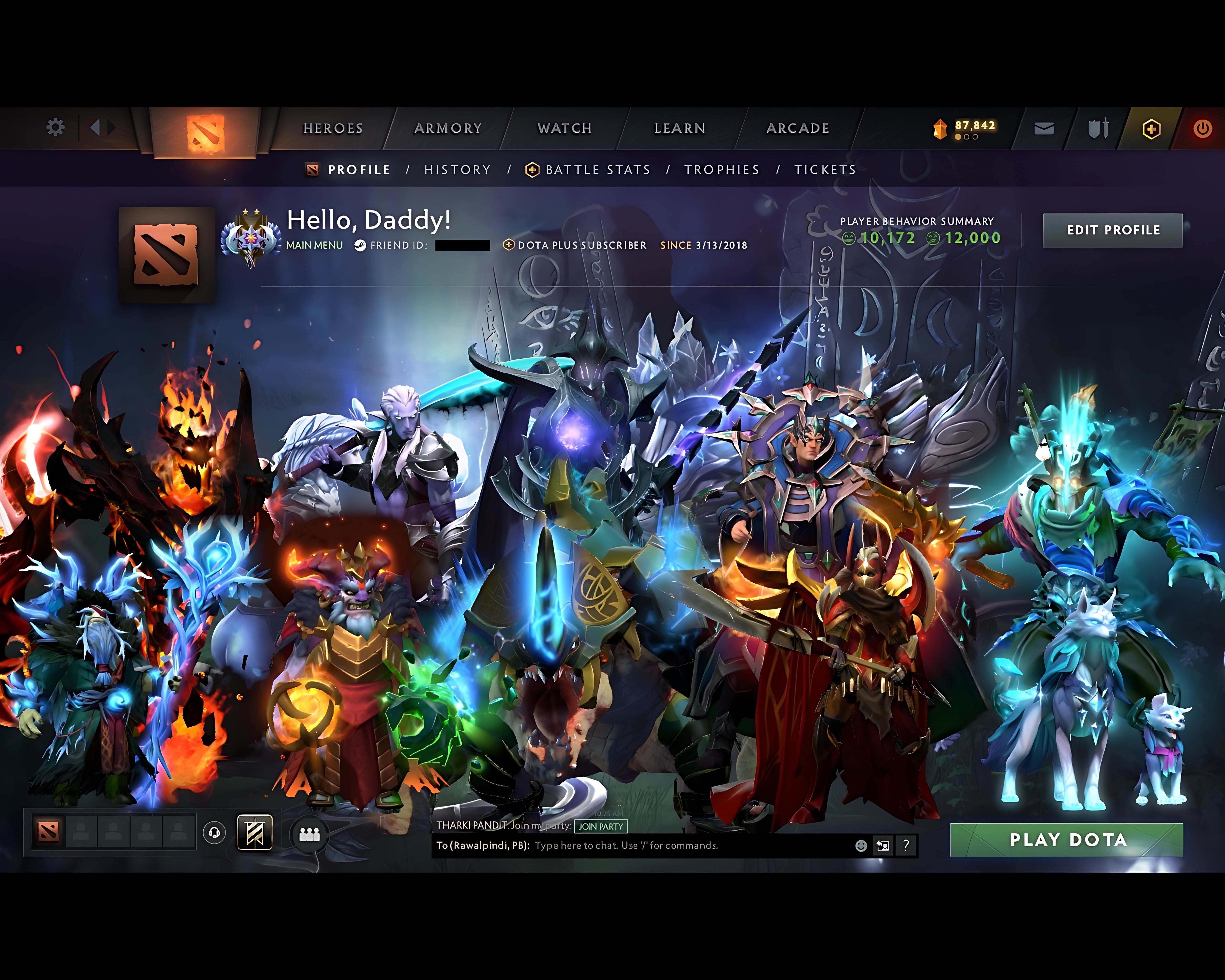This screenshot has height=980, width=1225.
Task: Click the help question mark in chat bar
Action: click(906, 846)
